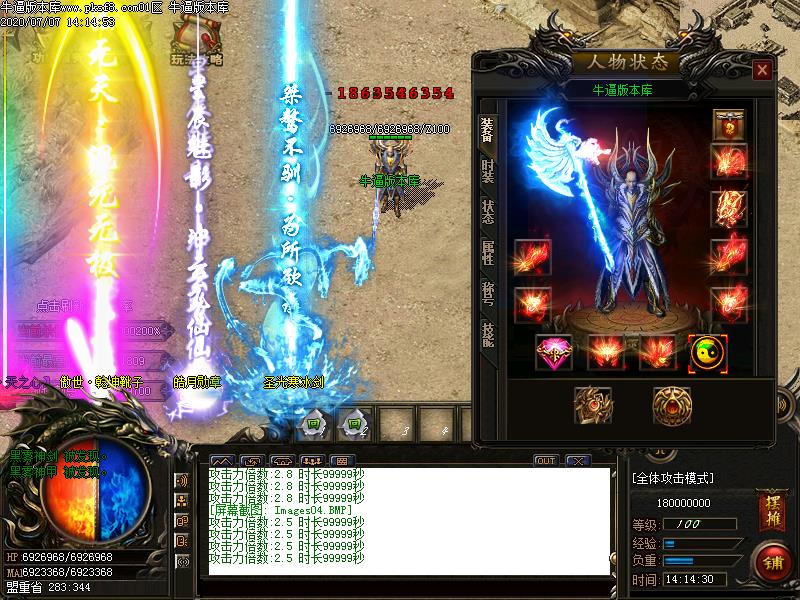This screenshot has height=600, width=800.
Task: Use the second hotbar slot with 回 scroll
Action: pyautogui.click(x=352, y=424)
